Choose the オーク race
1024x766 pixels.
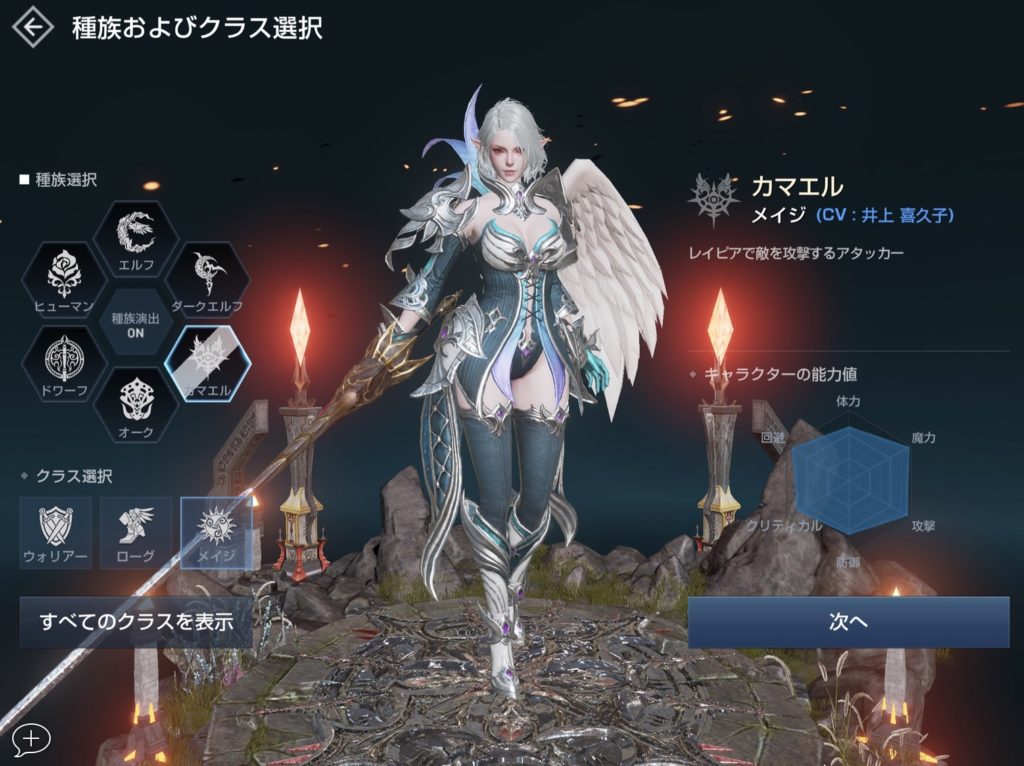pyautogui.click(x=135, y=403)
